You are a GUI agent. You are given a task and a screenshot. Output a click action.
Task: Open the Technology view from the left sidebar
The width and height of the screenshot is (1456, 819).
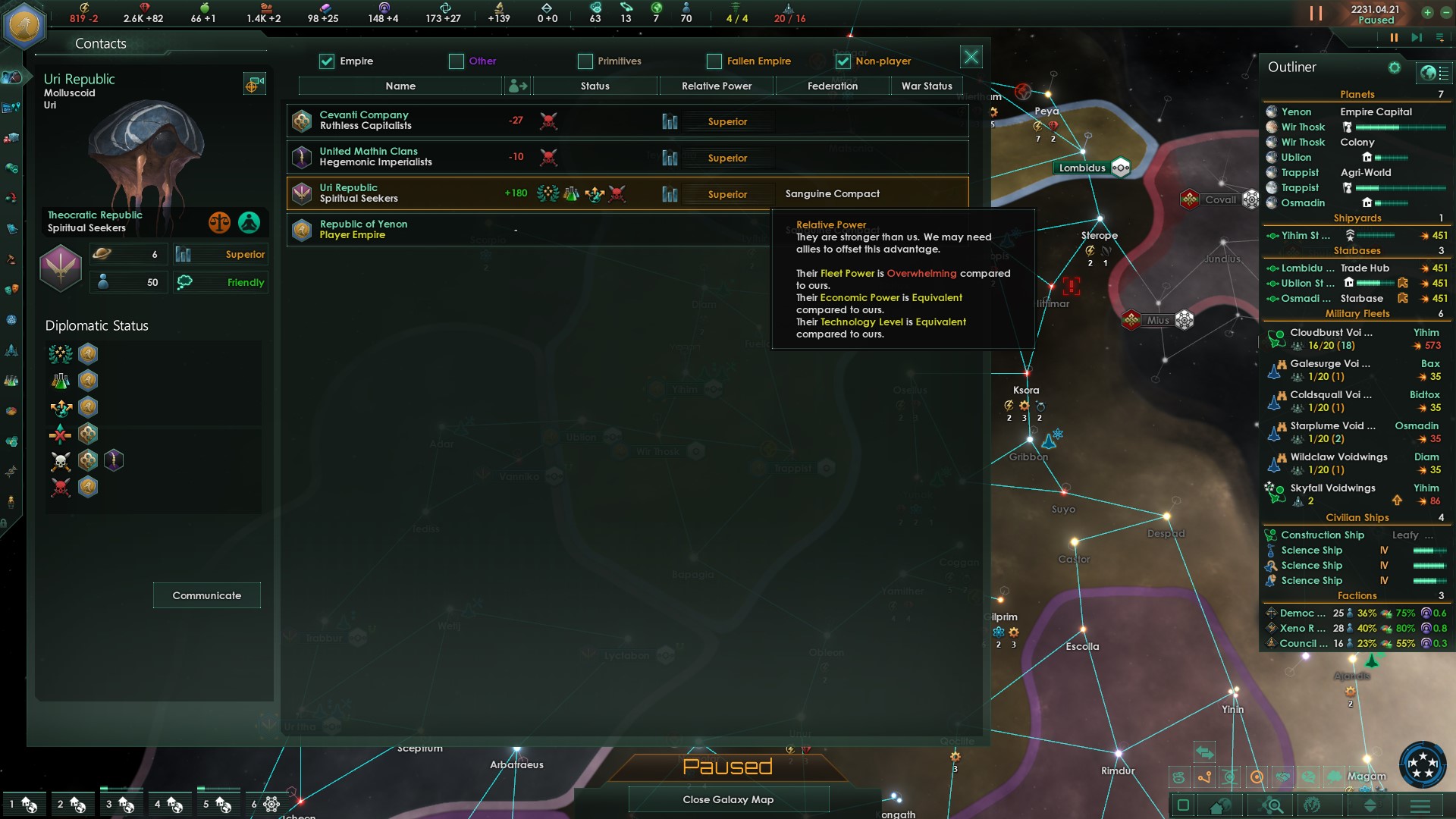[x=11, y=380]
